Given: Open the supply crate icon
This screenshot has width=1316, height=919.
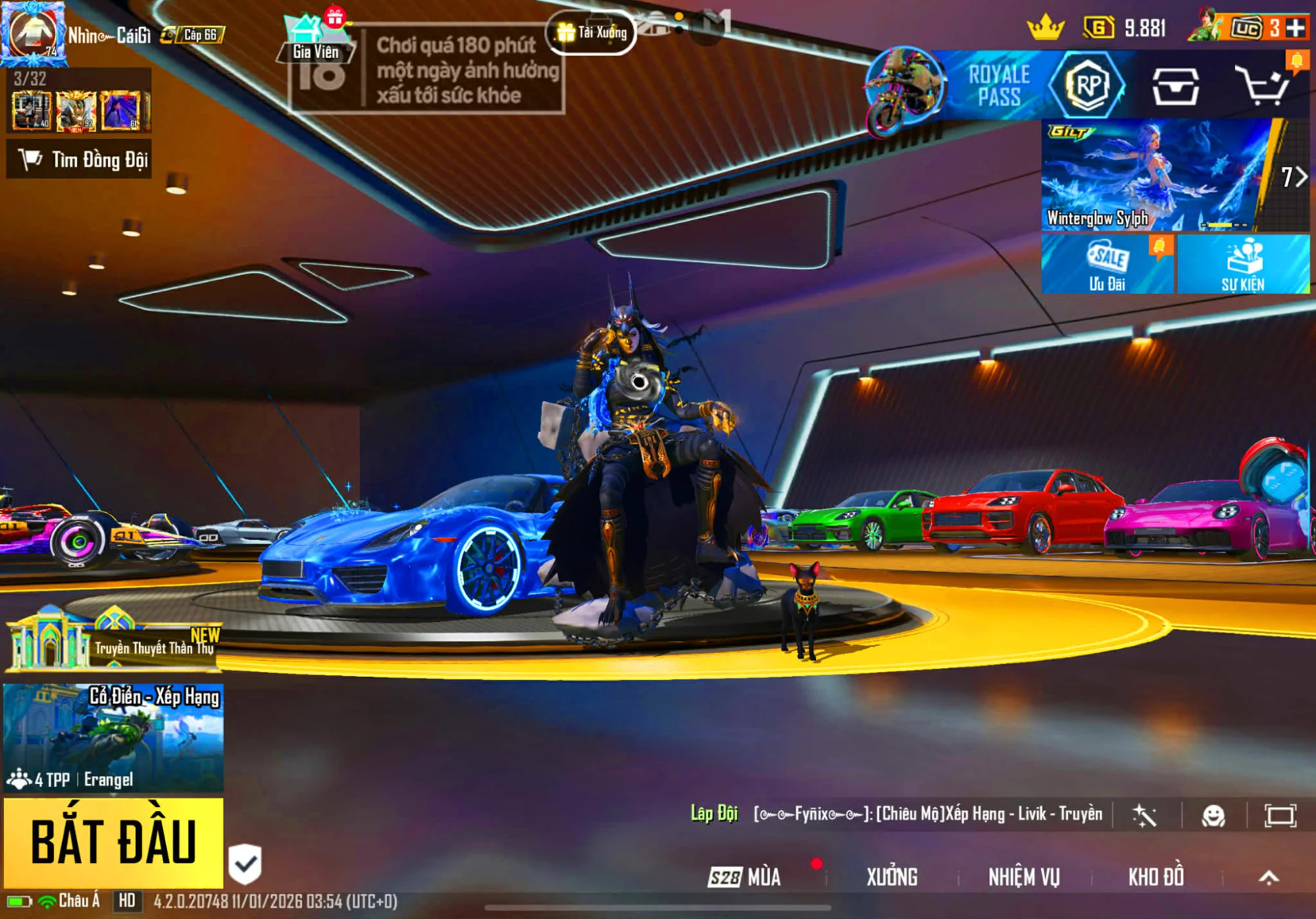Looking at the screenshot, I should point(1175,86).
